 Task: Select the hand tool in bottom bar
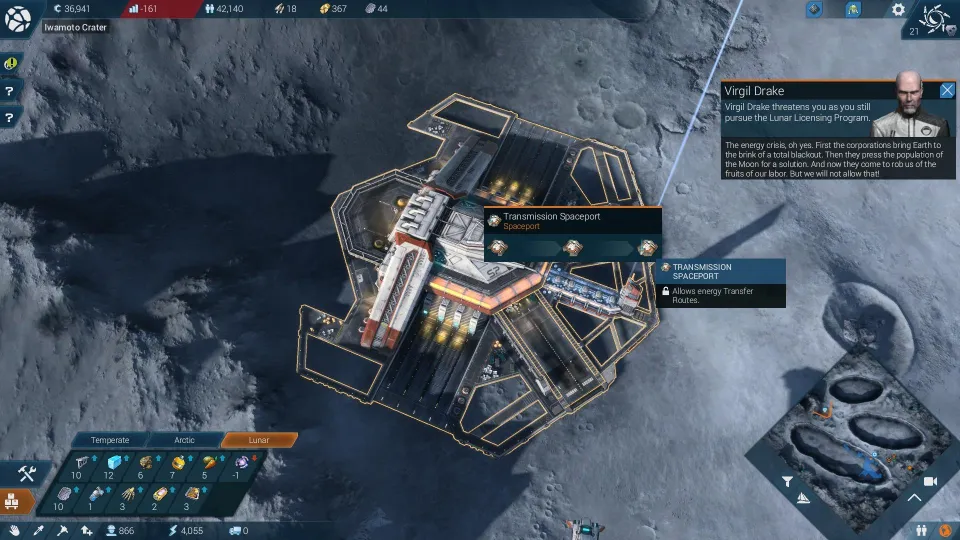[14, 530]
